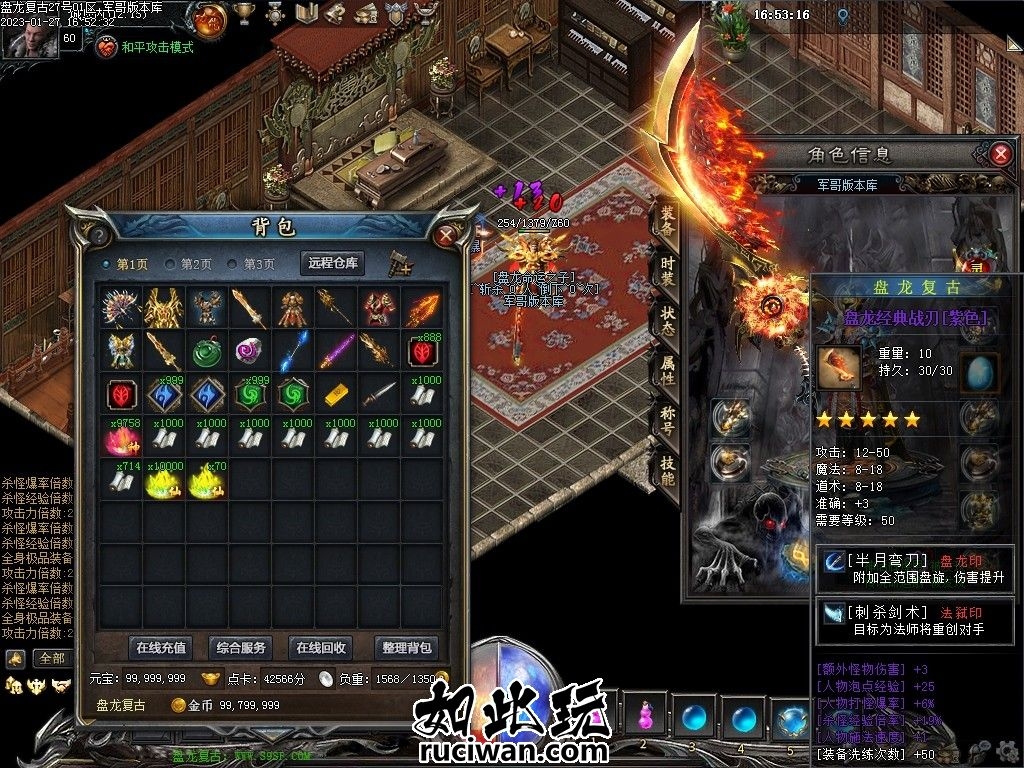Switch to backpack page 第2页
The image size is (1024, 768).
tap(189, 264)
